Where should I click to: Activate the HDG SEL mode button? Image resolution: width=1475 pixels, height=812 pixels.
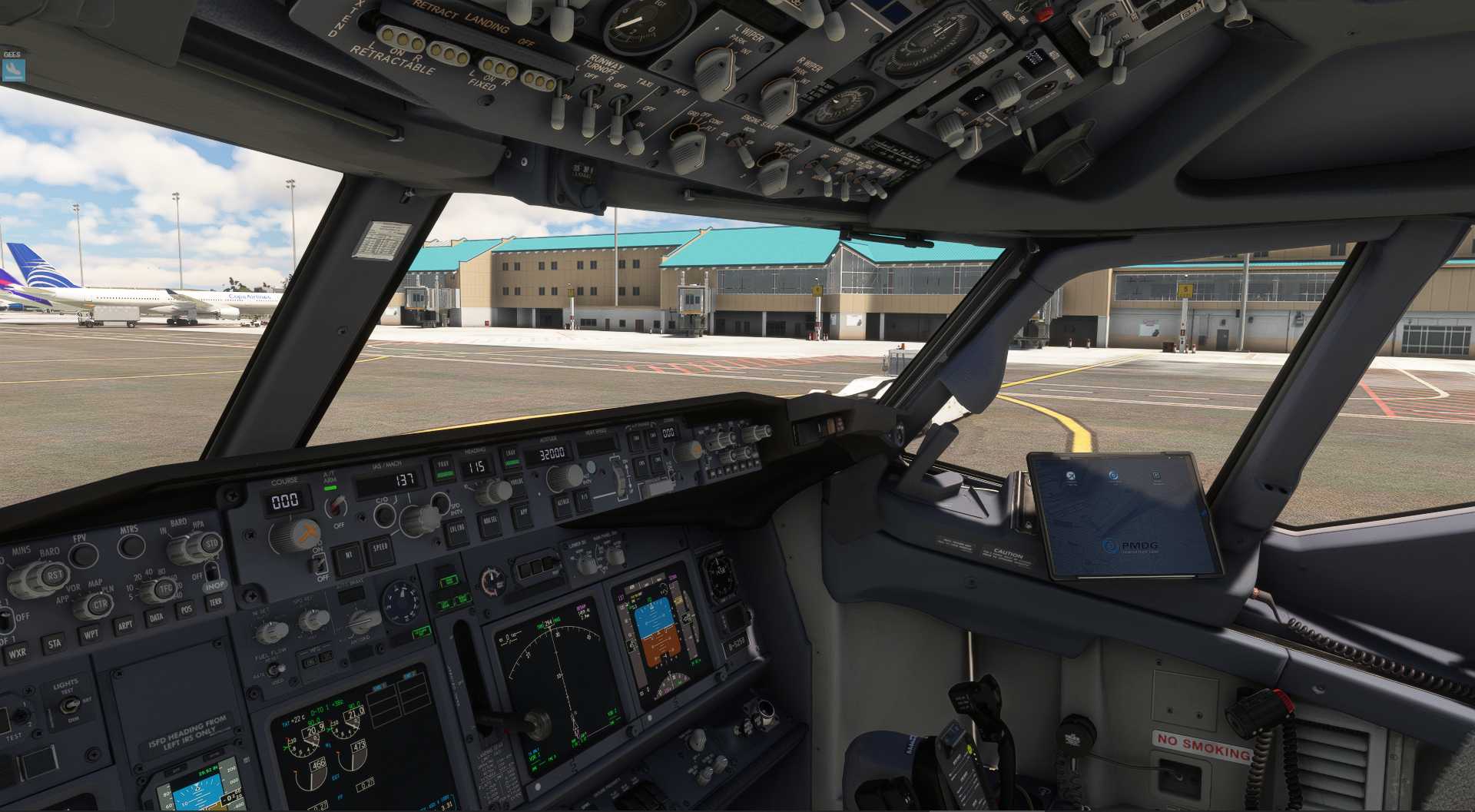pos(489,523)
